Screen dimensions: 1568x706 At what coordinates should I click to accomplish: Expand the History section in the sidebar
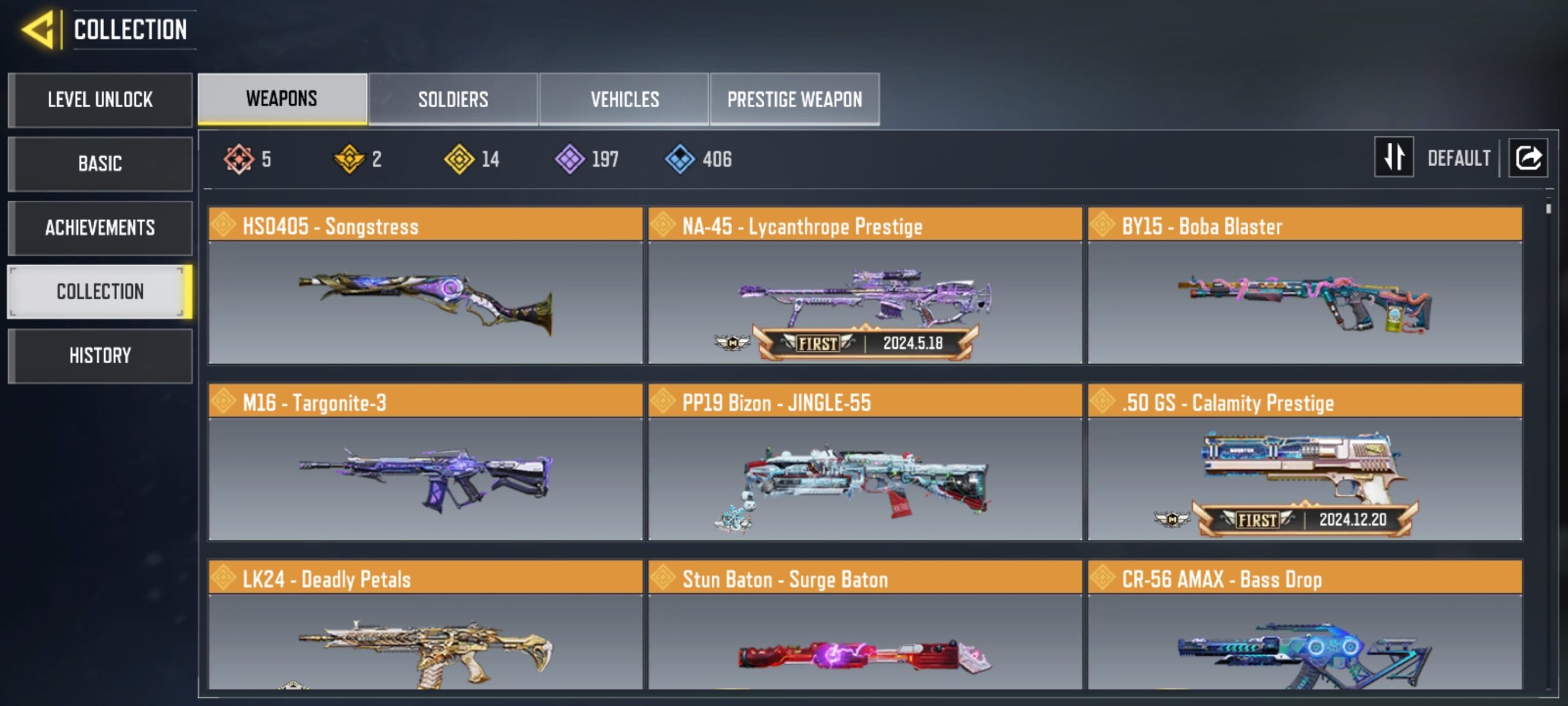pos(99,355)
